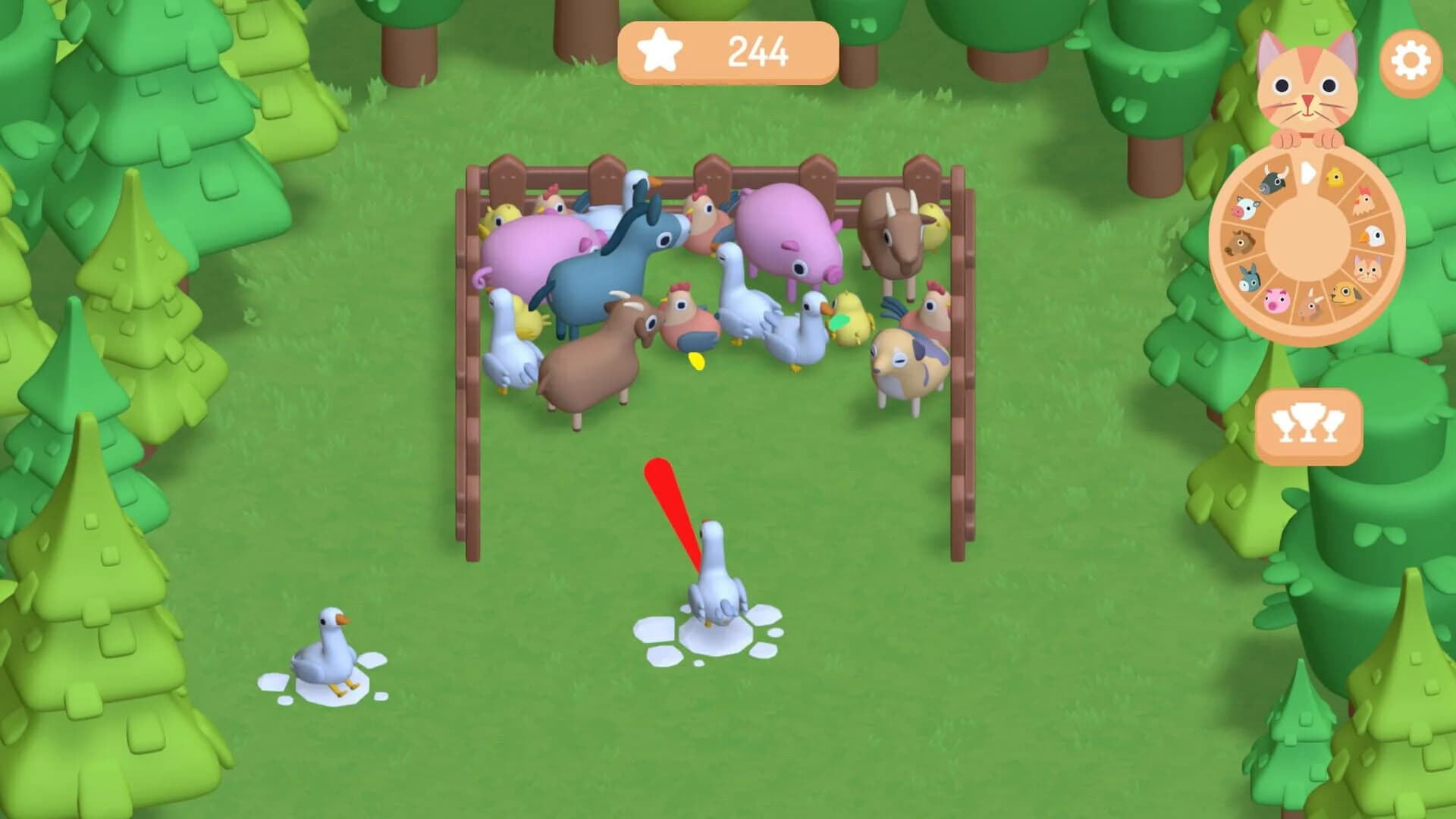Select the cow icon on the animal wheel
The image size is (1456, 819).
coord(1247,208)
